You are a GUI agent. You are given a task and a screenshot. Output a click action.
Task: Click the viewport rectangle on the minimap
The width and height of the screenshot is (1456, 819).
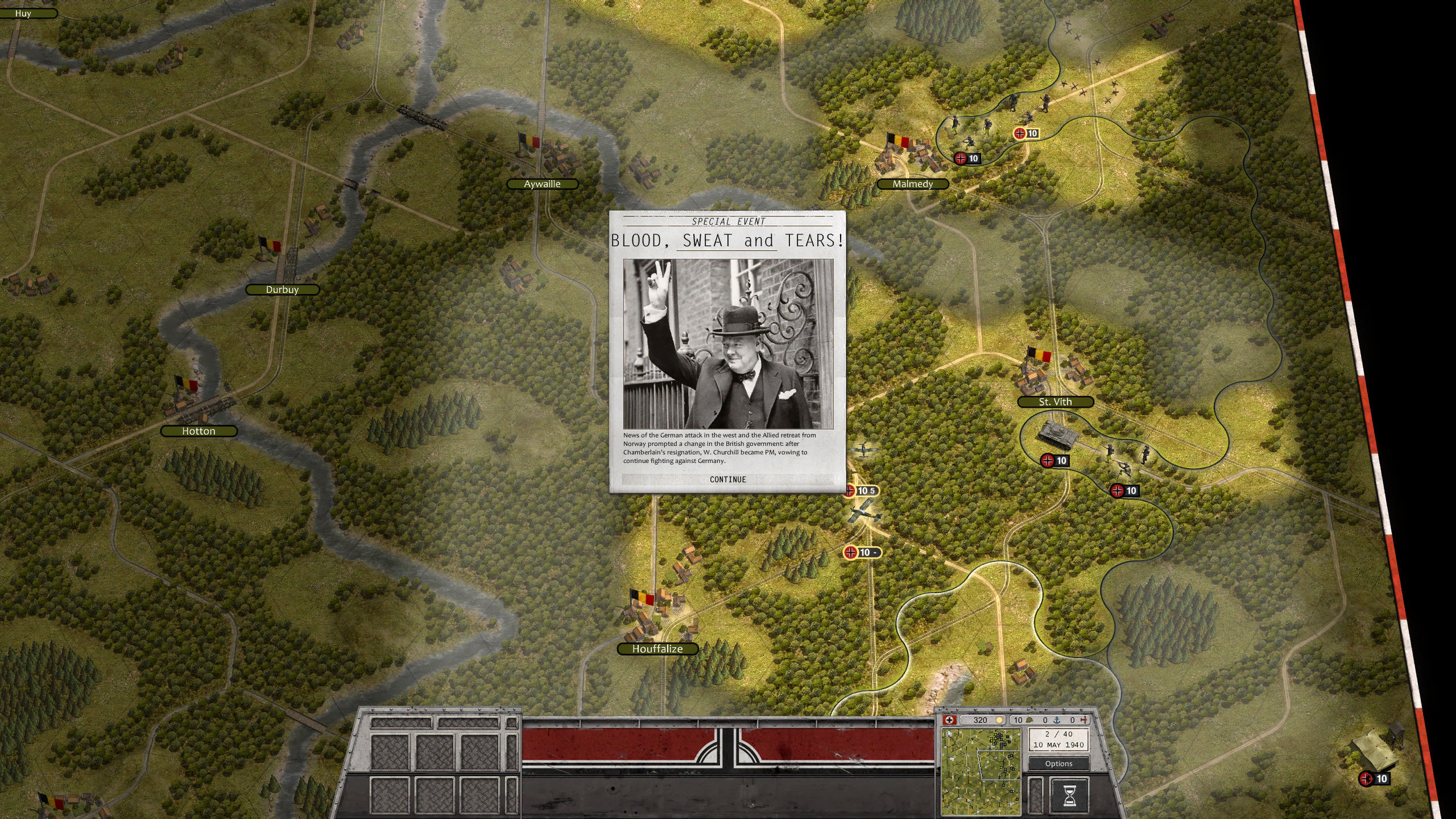pyautogui.click(x=1000, y=765)
